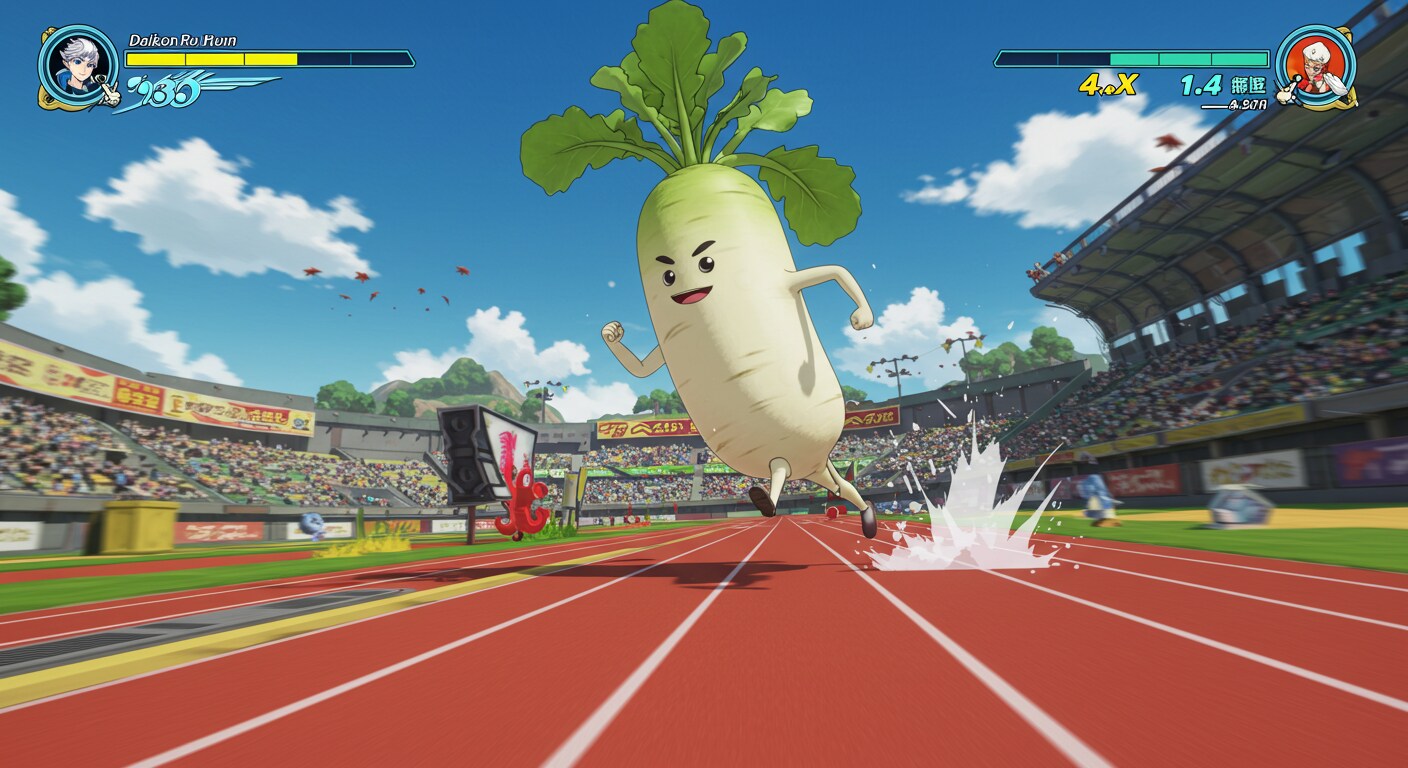Click the silver-haired player portrait
This screenshot has height=768, width=1408.
tap(78, 66)
